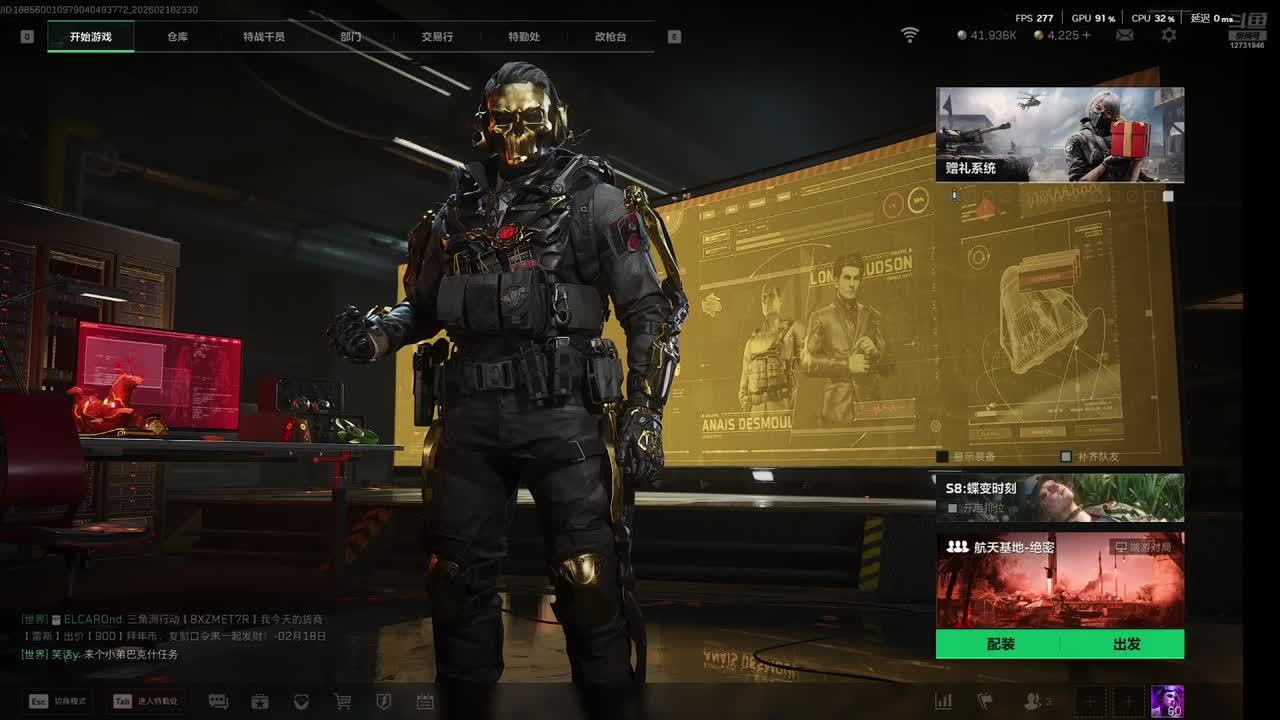The image size is (1280, 720).
Task: Click the green 出发 deploy button
Action: click(1126, 644)
